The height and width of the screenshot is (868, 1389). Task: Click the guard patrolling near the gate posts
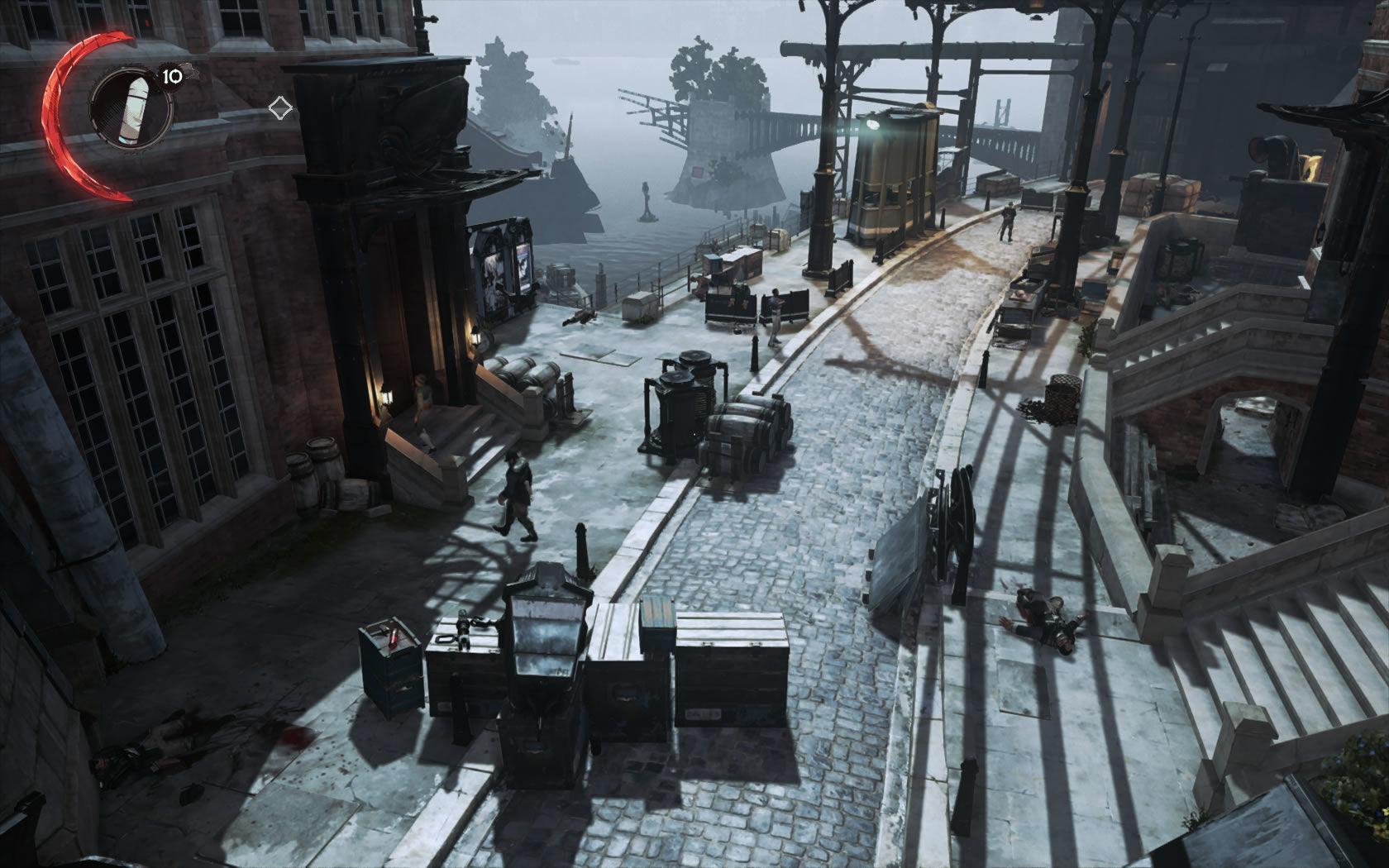pyautogui.click(x=1007, y=219)
